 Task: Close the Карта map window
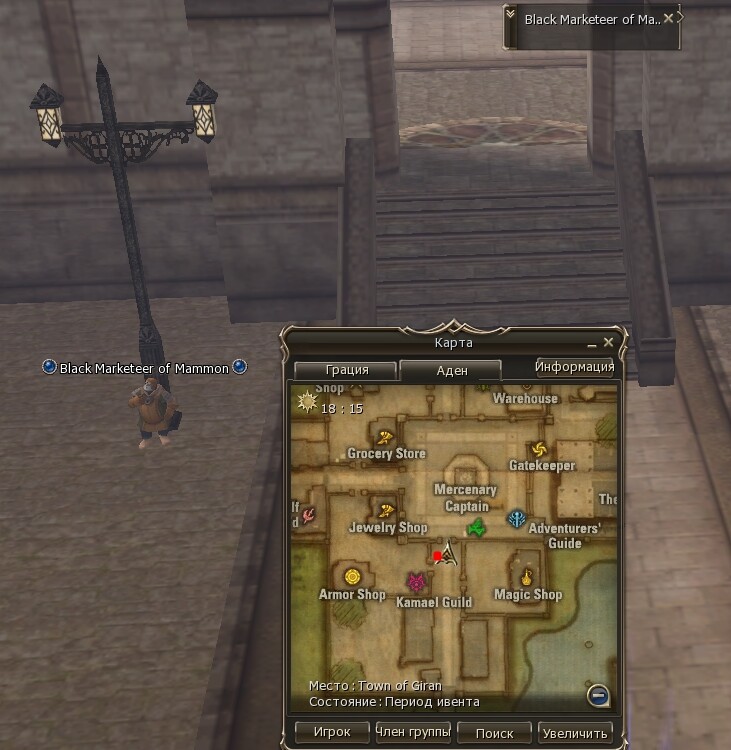[x=608, y=342]
